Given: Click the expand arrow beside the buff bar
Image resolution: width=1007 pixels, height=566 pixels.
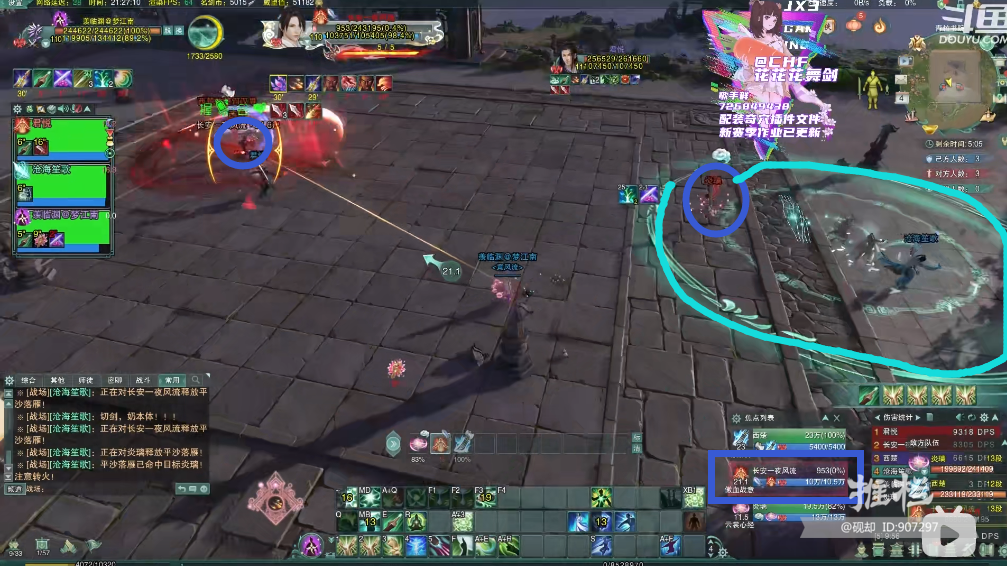Looking at the screenshot, I should [x=393, y=443].
